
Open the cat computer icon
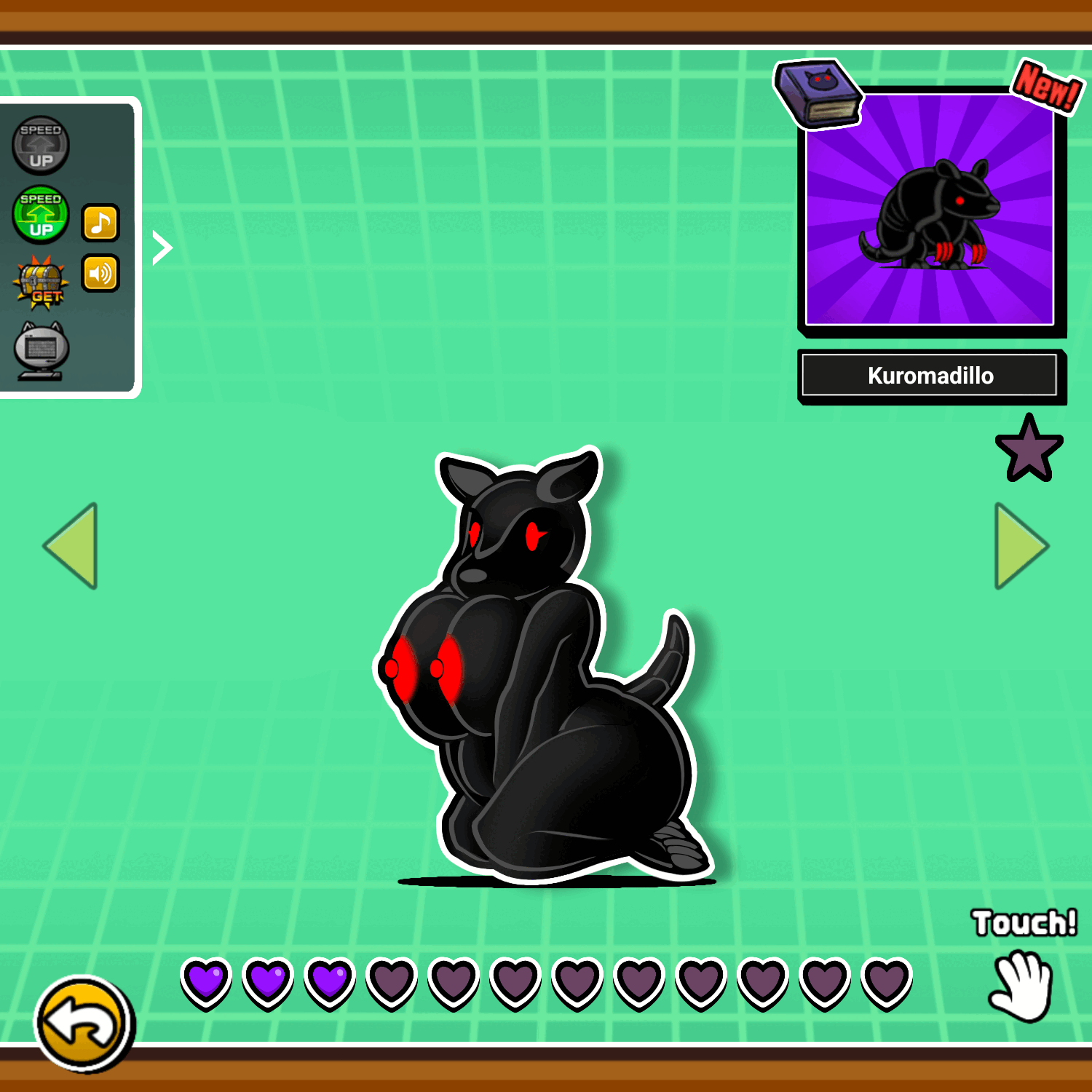[x=41, y=351]
